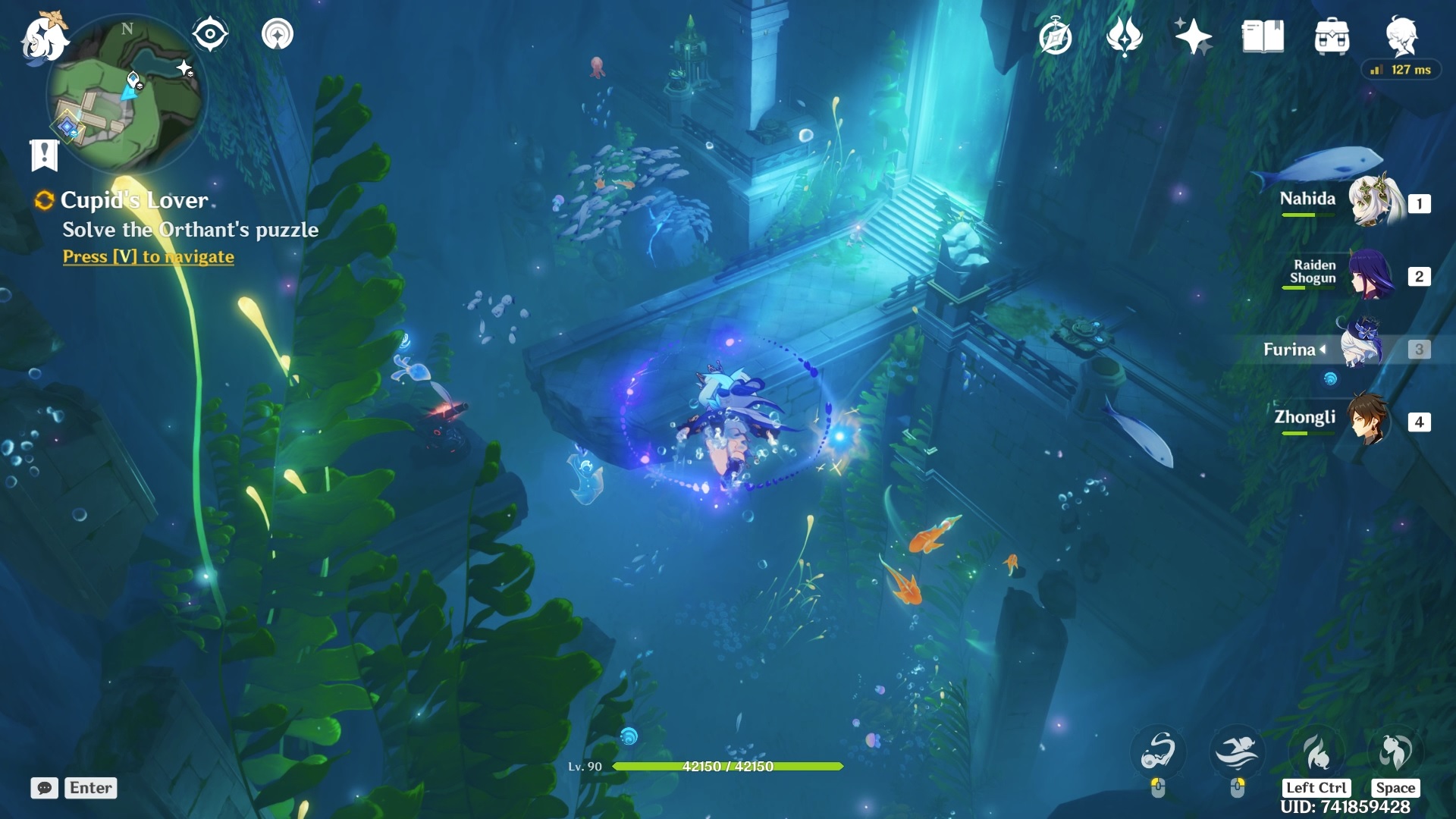Open the quest exclamation bookmark icon
The image size is (1456, 819).
pyautogui.click(x=44, y=155)
